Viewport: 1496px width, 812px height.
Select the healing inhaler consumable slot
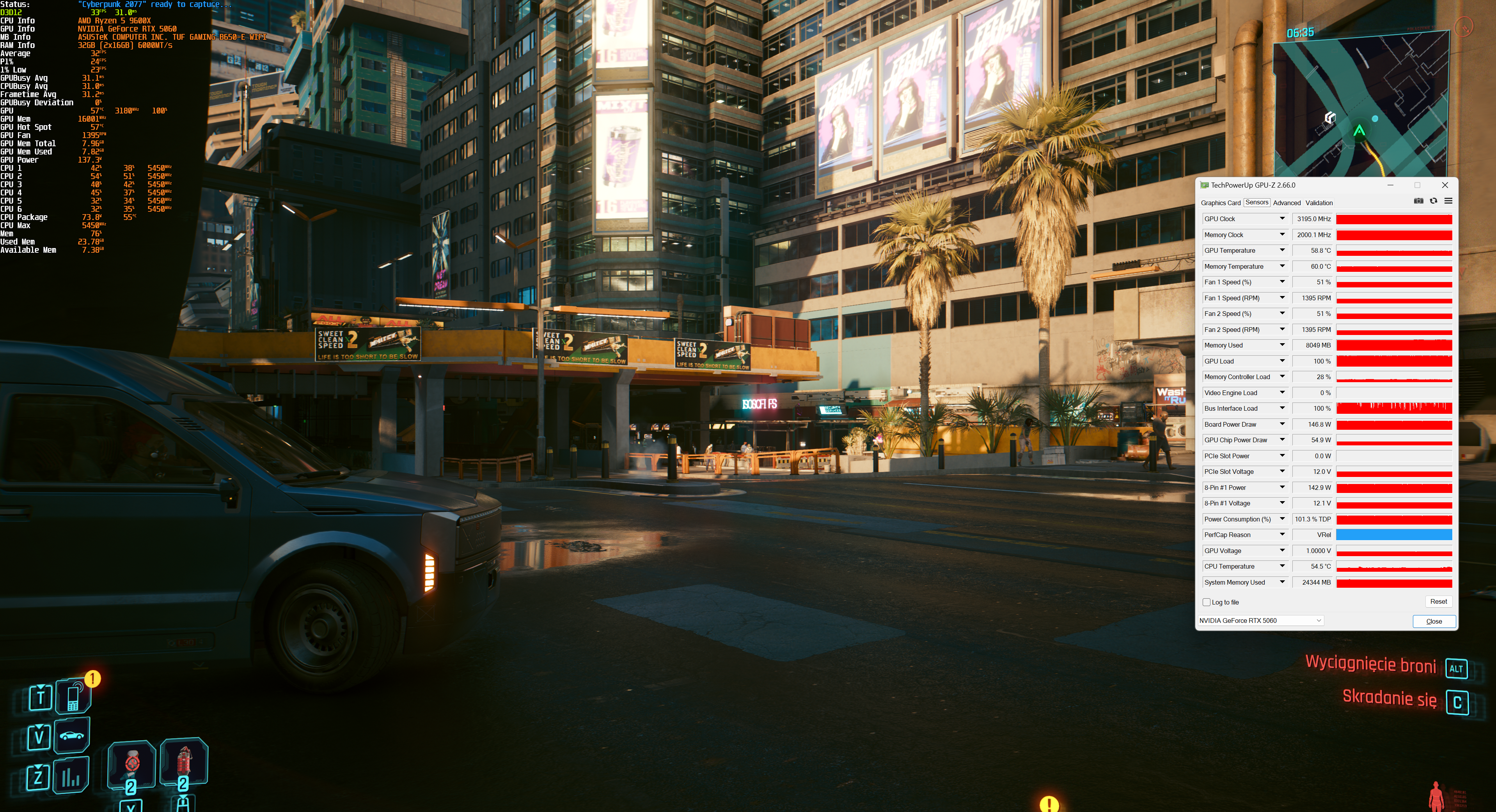tap(132, 764)
